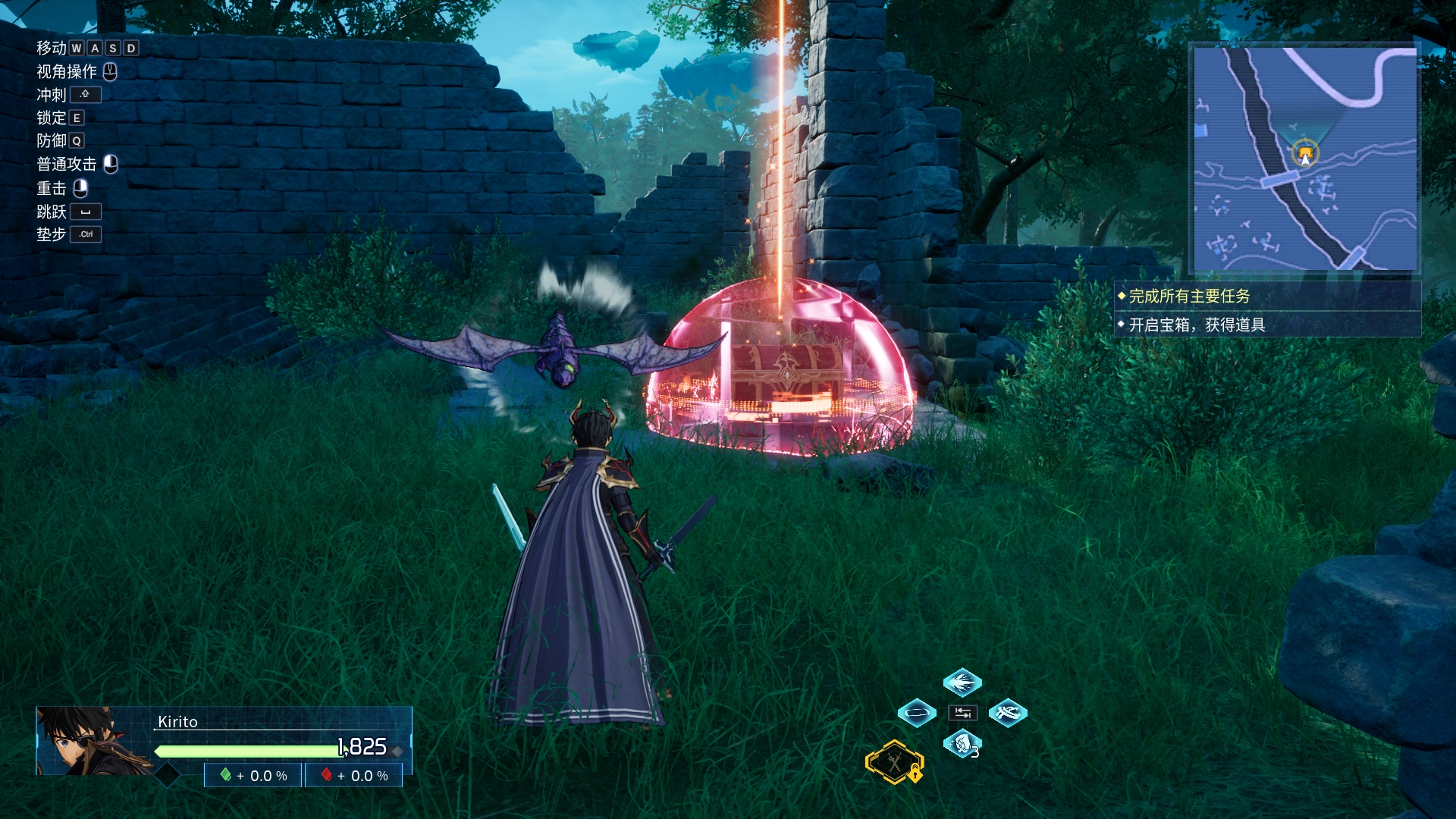Image resolution: width=1456 pixels, height=819 pixels.
Task: Activate the spinning slash skill icon
Action: [x=1008, y=713]
